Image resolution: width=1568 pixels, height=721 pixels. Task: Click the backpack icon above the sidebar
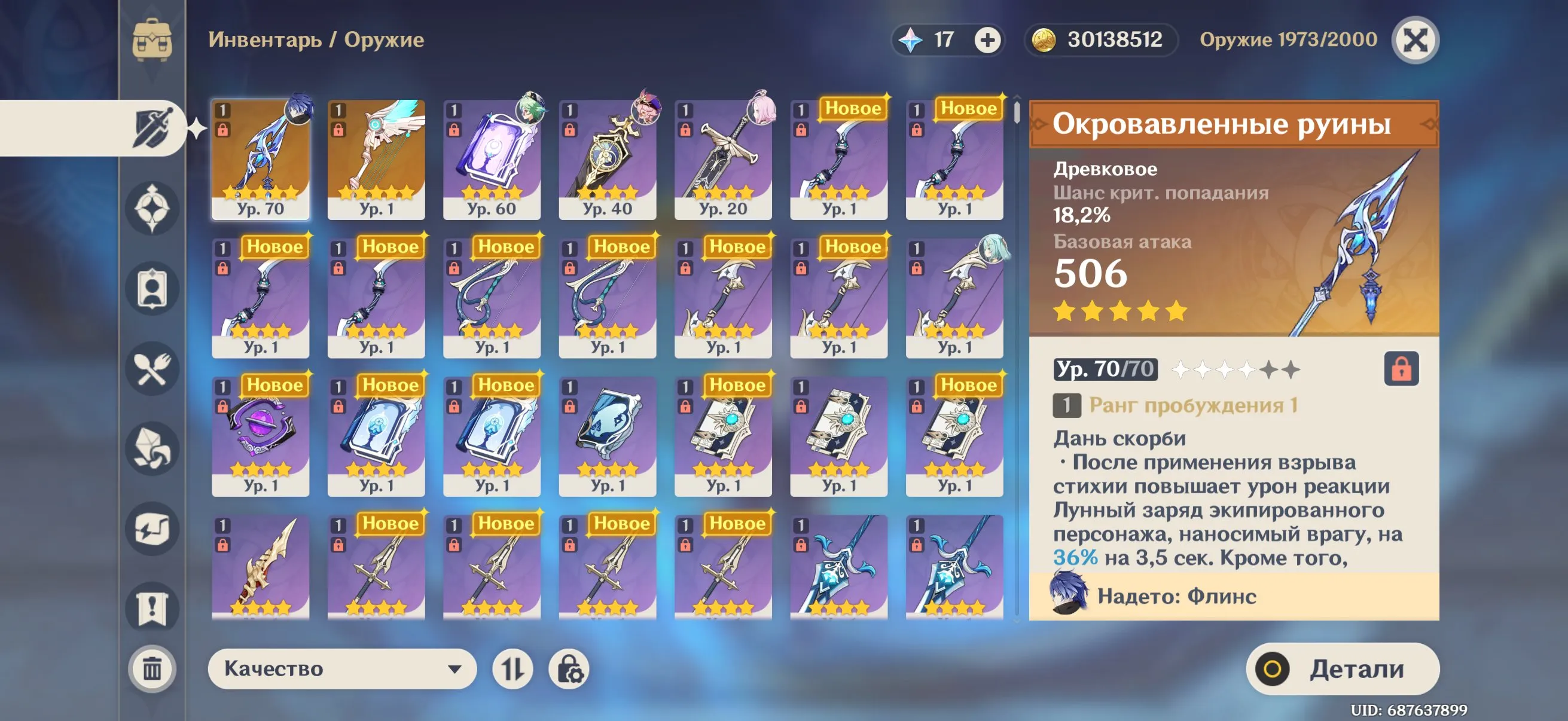[x=152, y=41]
